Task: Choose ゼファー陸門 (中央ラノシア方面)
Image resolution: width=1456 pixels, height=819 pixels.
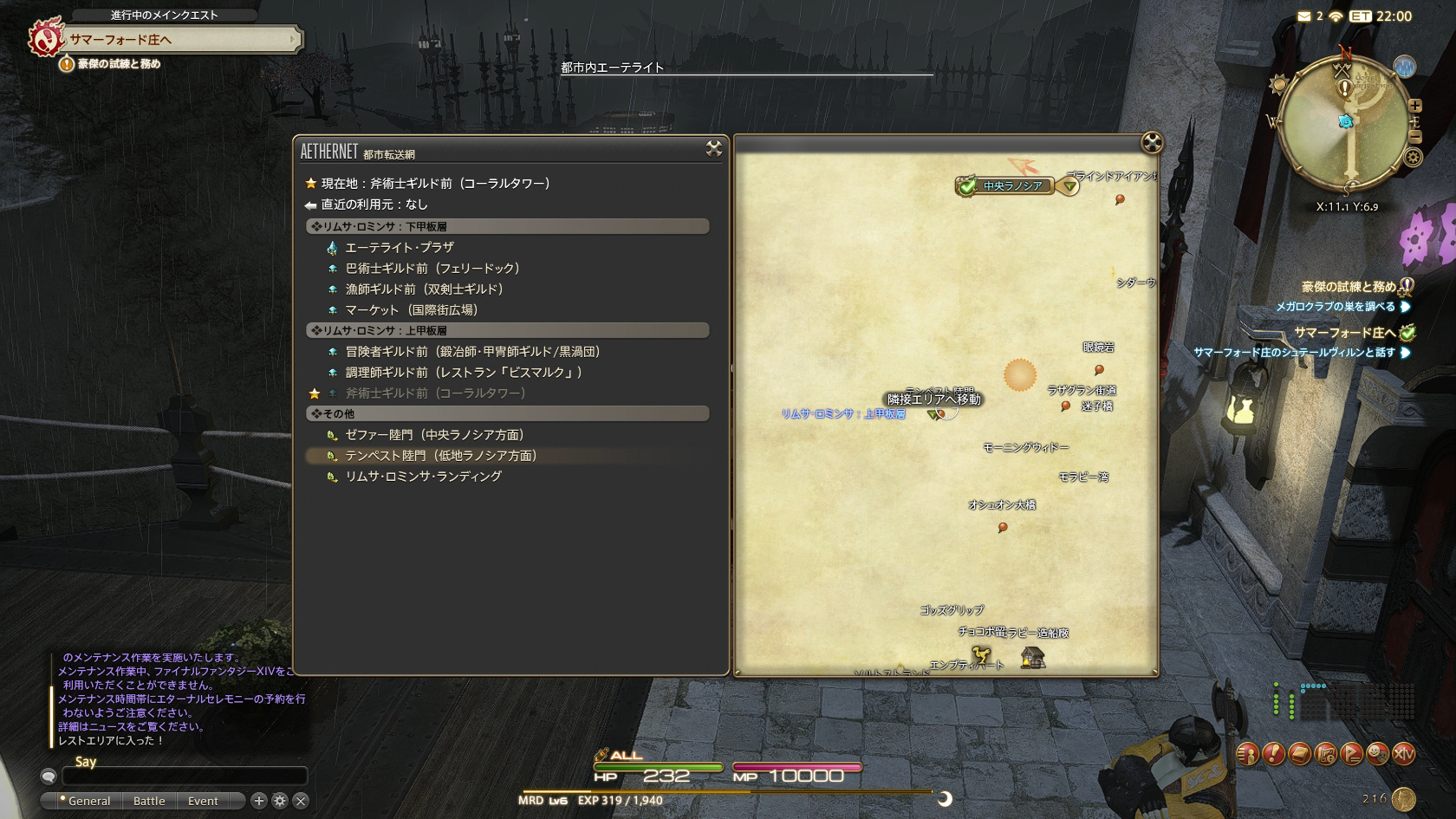Action: pos(434,435)
